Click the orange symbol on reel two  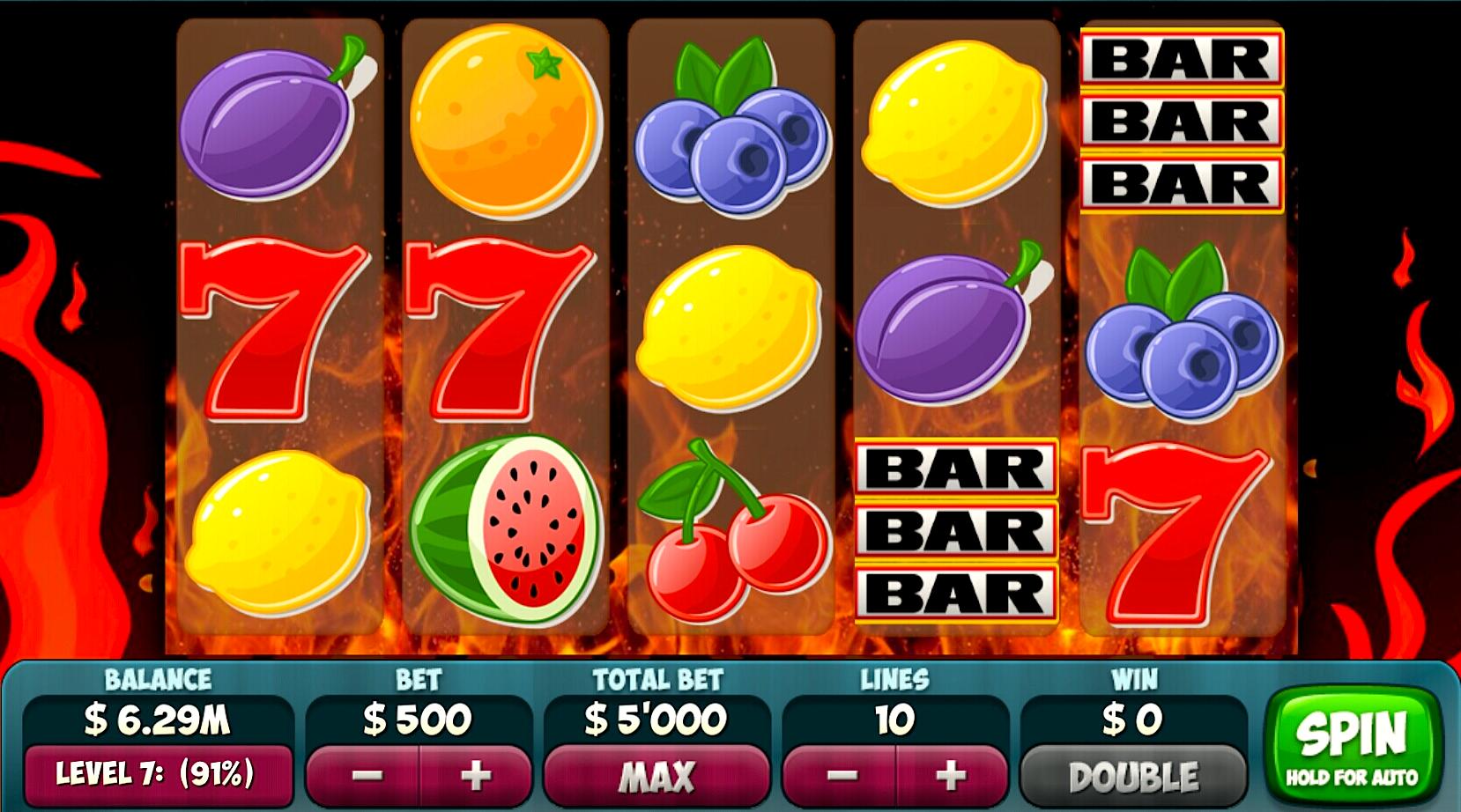point(507,123)
